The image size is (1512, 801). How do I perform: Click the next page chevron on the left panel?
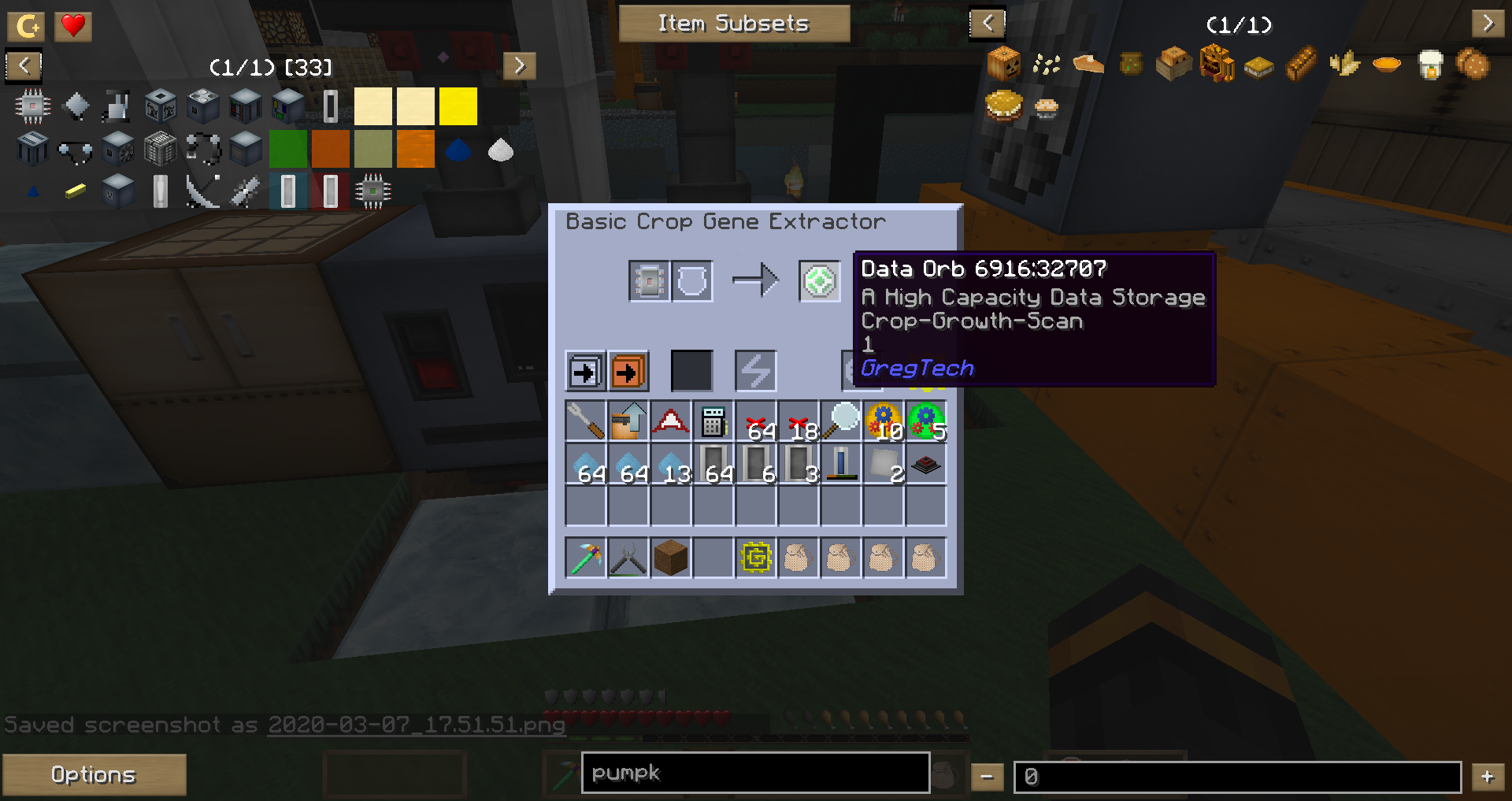click(x=519, y=67)
